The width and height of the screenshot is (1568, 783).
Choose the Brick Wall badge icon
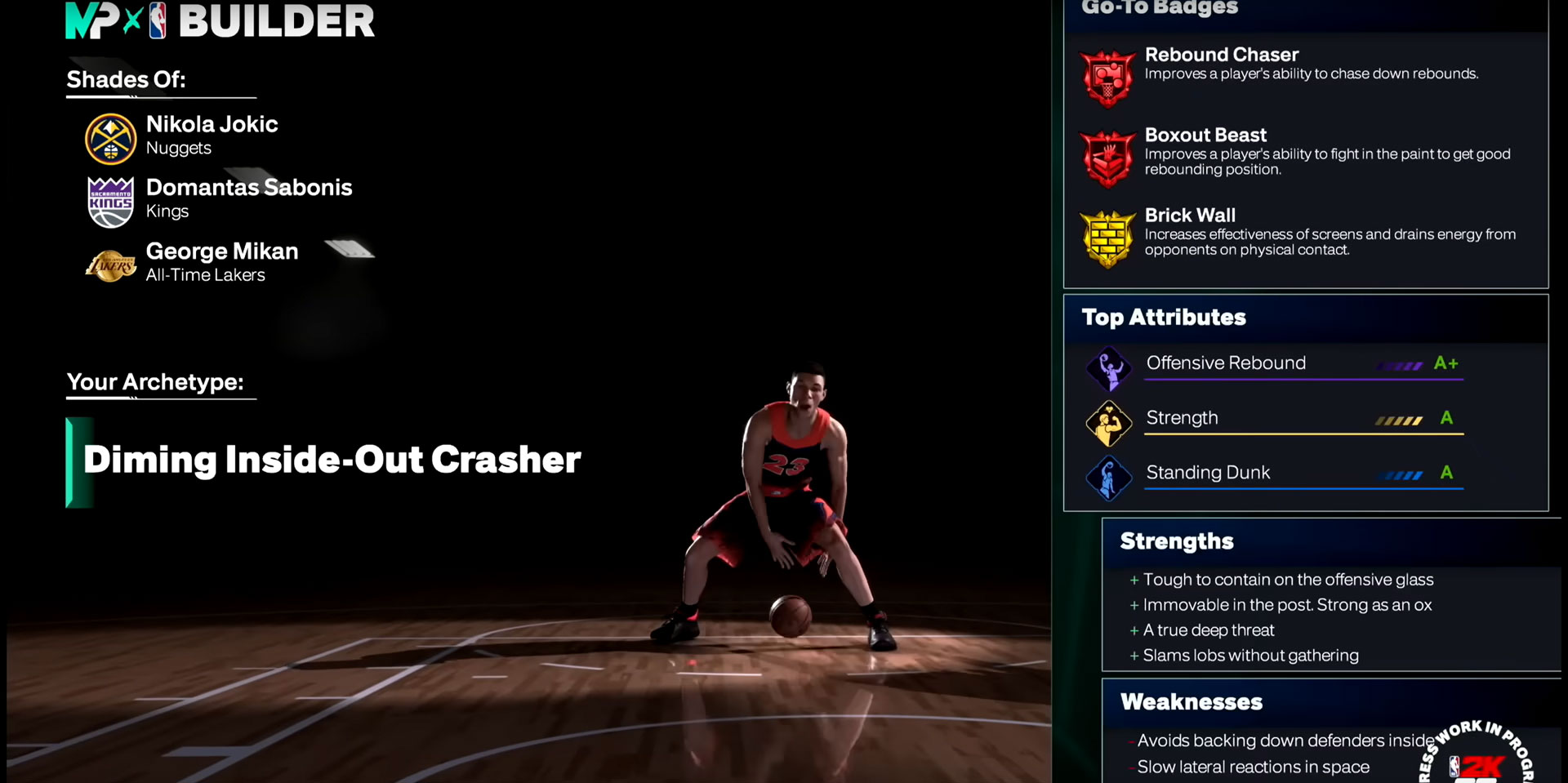(x=1107, y=238)
